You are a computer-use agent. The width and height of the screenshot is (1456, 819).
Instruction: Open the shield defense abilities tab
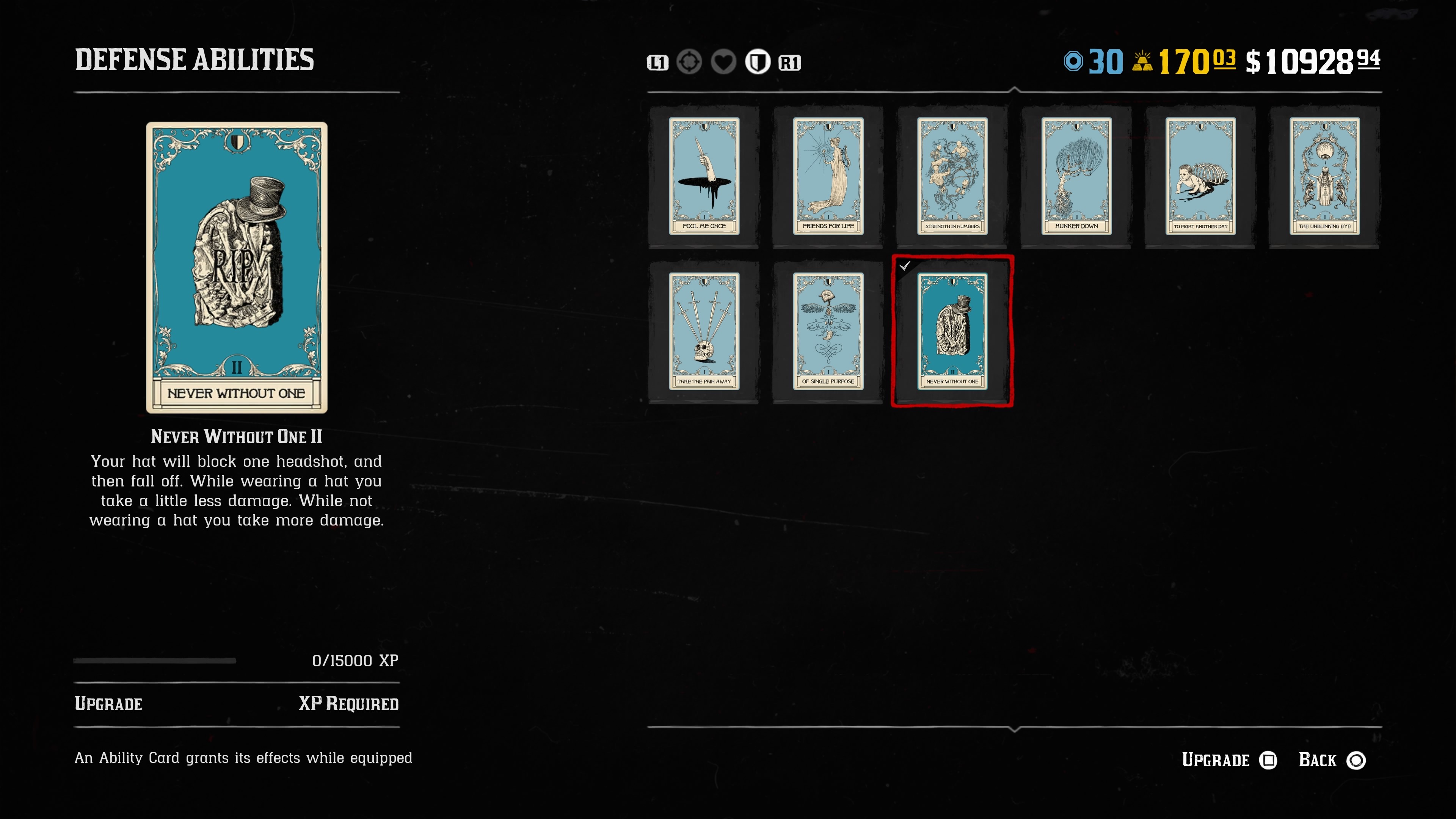[x=758, y=62]
